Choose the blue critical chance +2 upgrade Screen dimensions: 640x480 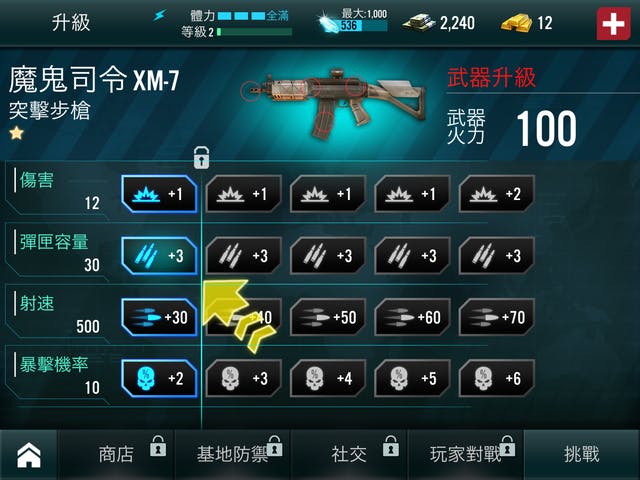159,378
